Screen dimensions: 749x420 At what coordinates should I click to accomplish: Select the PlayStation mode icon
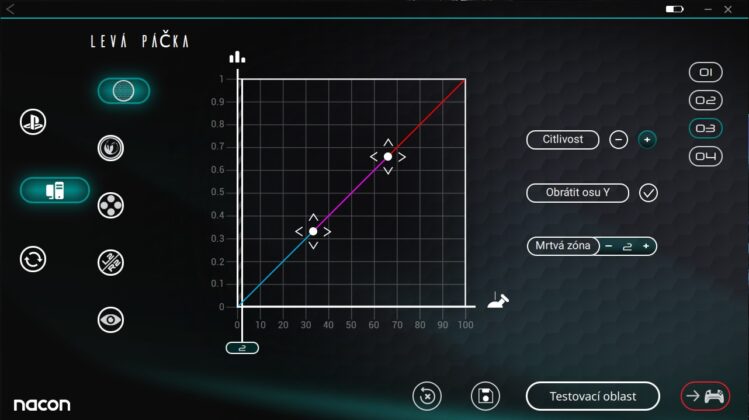pos(33,122)
